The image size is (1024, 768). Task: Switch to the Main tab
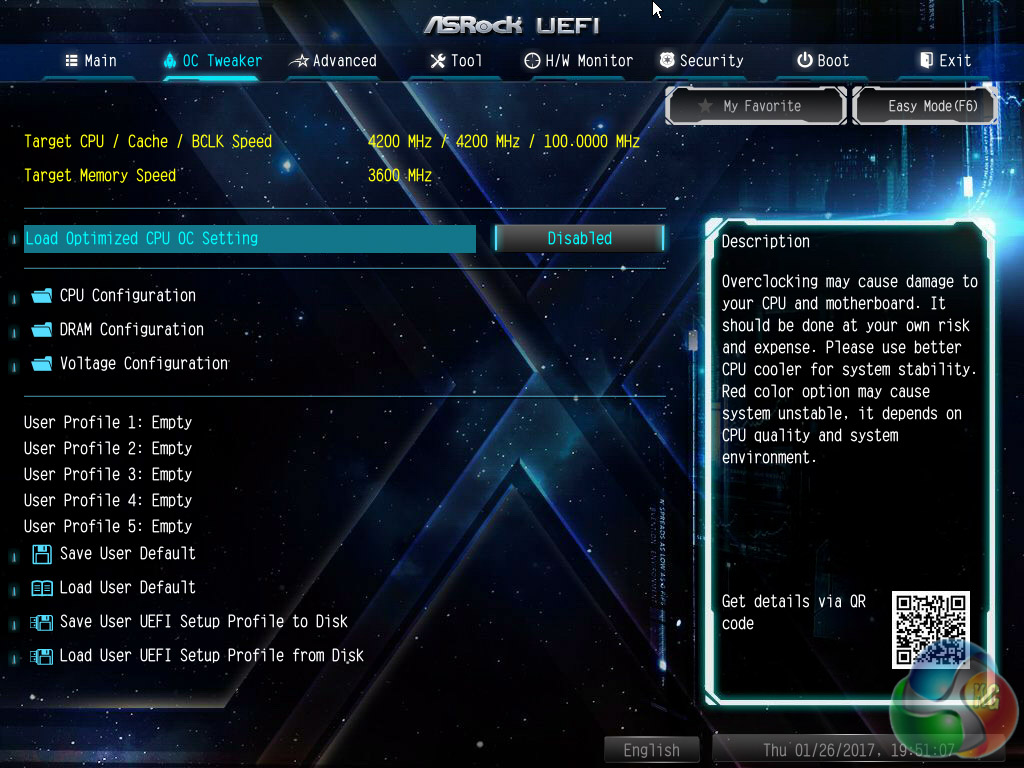(x=91, y=61)
